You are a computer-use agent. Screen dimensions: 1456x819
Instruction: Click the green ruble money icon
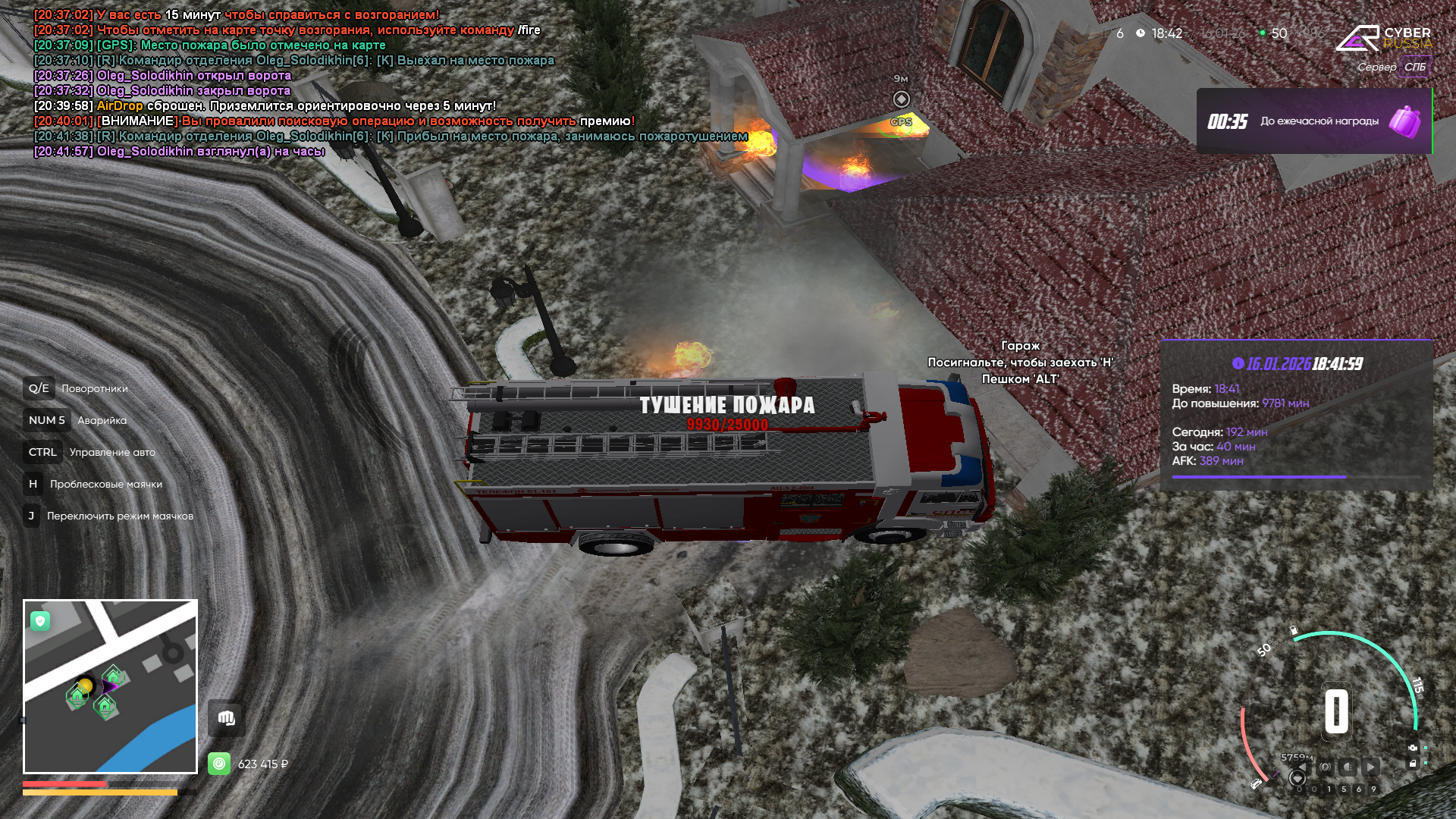[x=219, y=764]
